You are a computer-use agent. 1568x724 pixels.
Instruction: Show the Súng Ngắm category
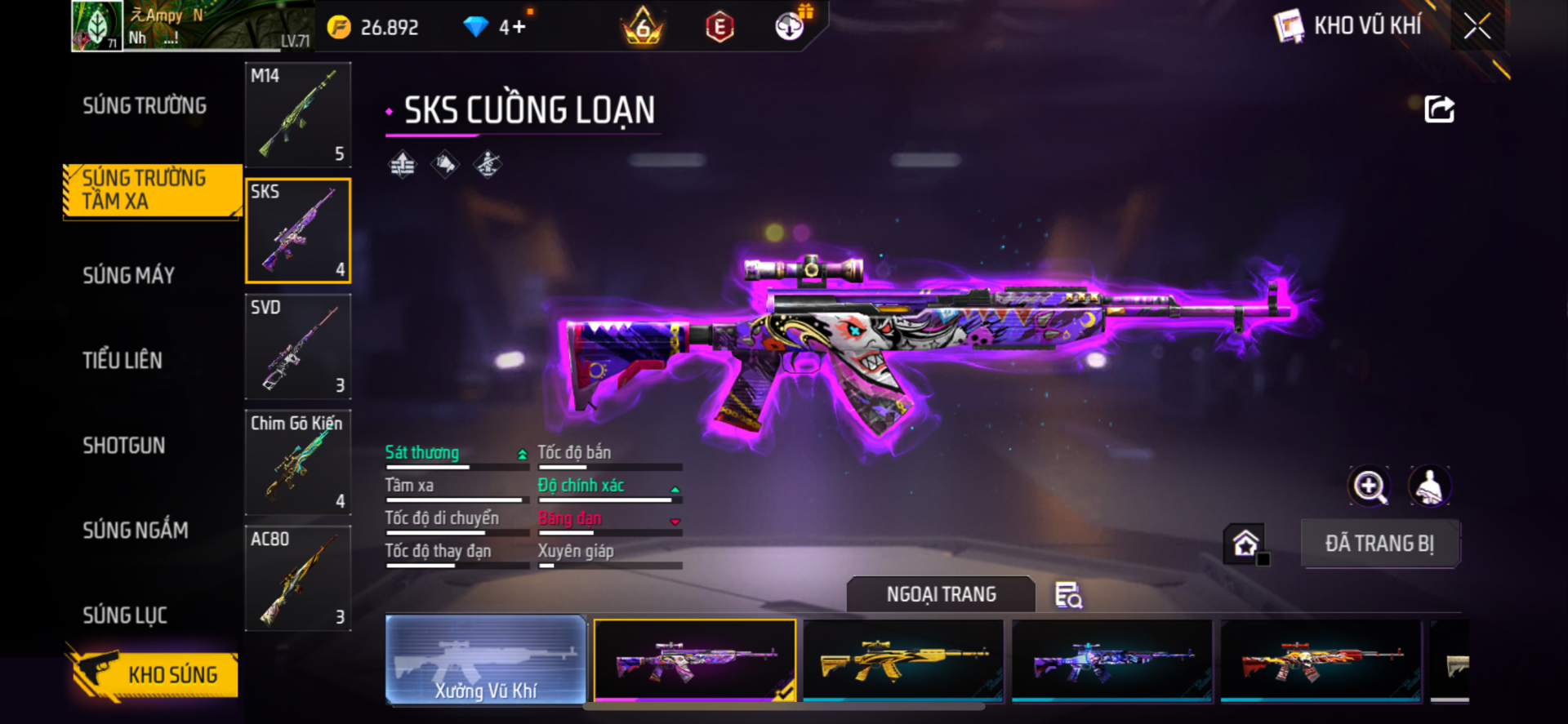tap(136, 531)
